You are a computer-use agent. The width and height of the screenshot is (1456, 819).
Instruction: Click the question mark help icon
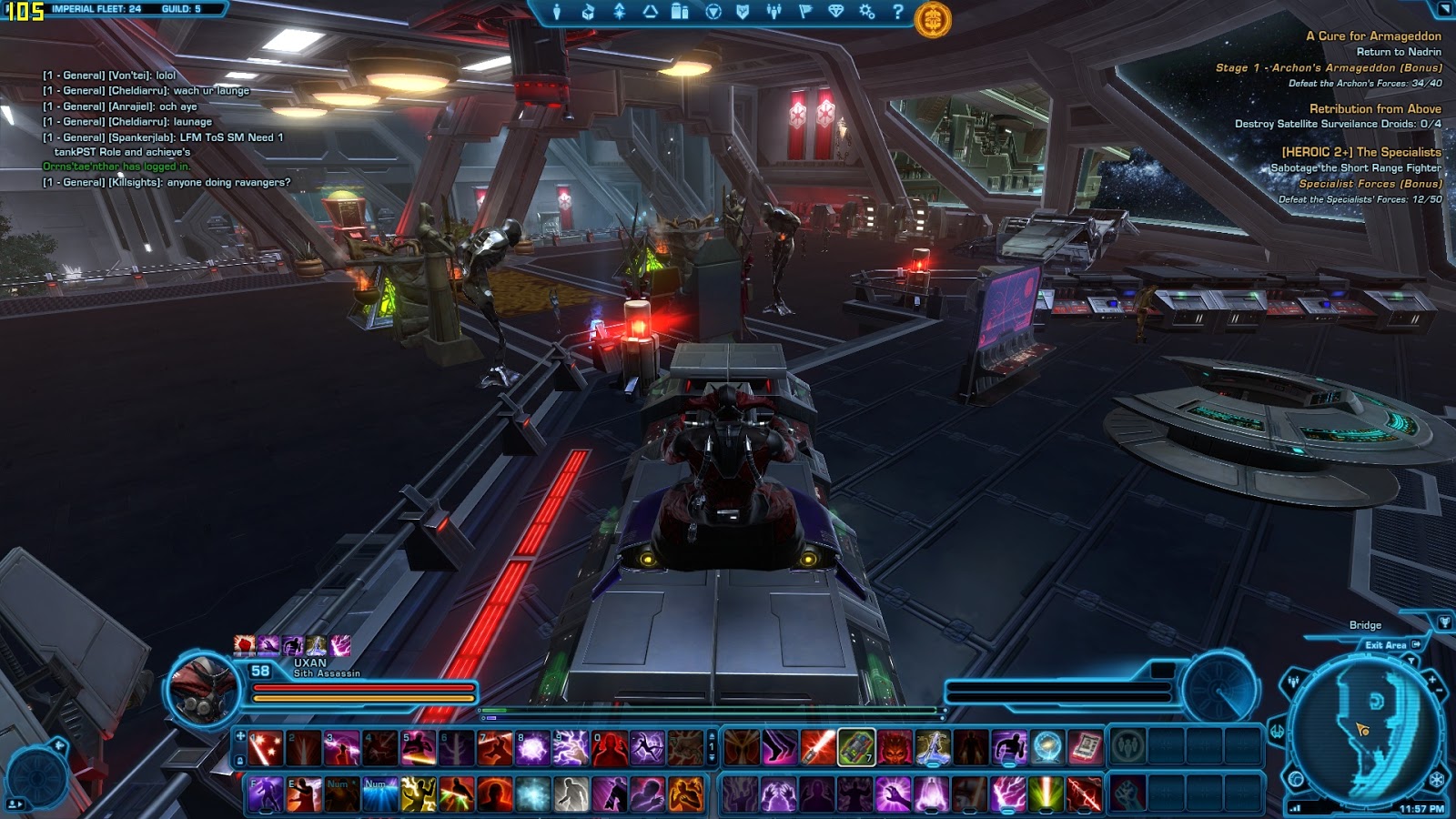click(x=898, y=12)
